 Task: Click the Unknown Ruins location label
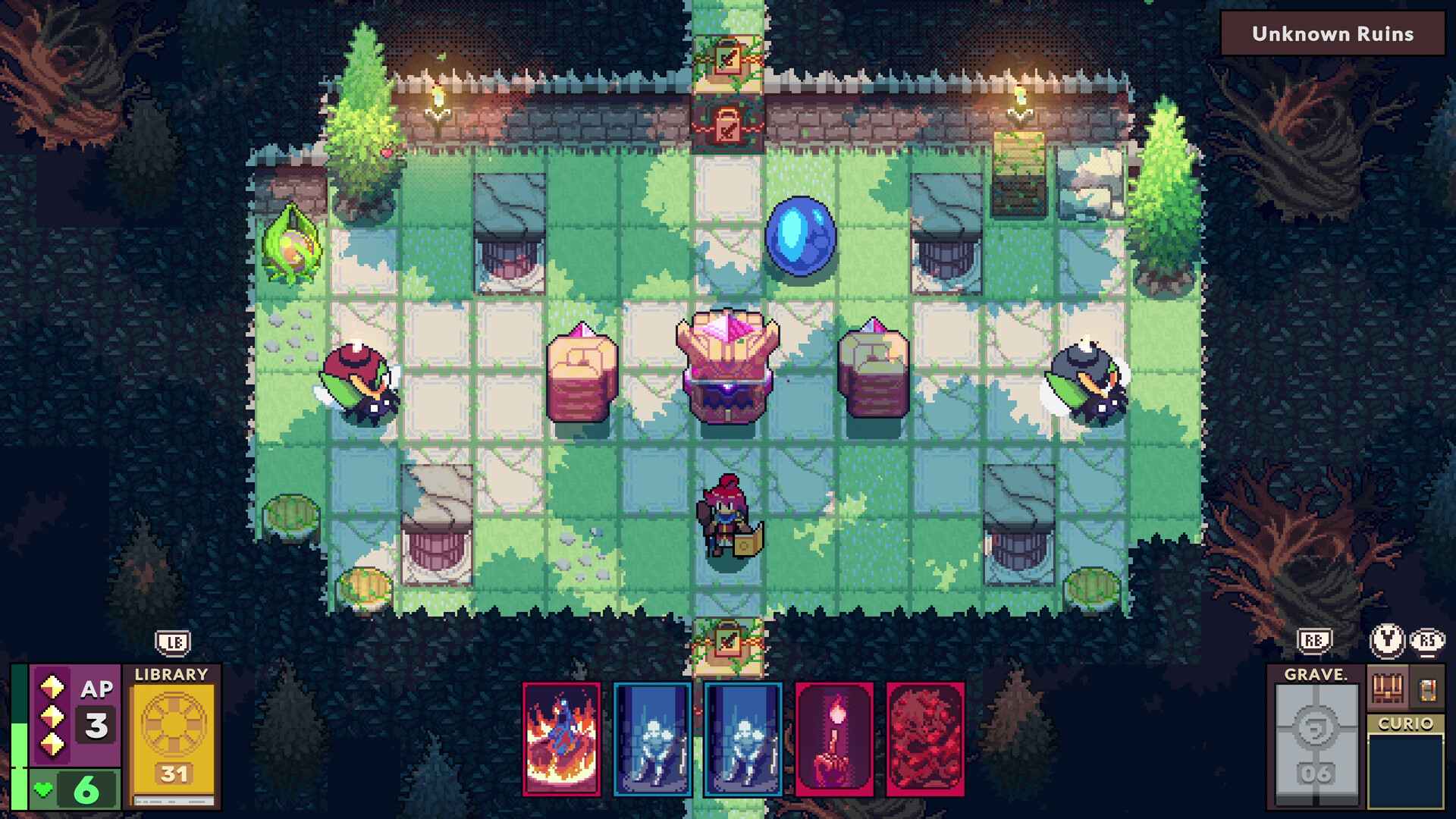tap(1332, 33)
